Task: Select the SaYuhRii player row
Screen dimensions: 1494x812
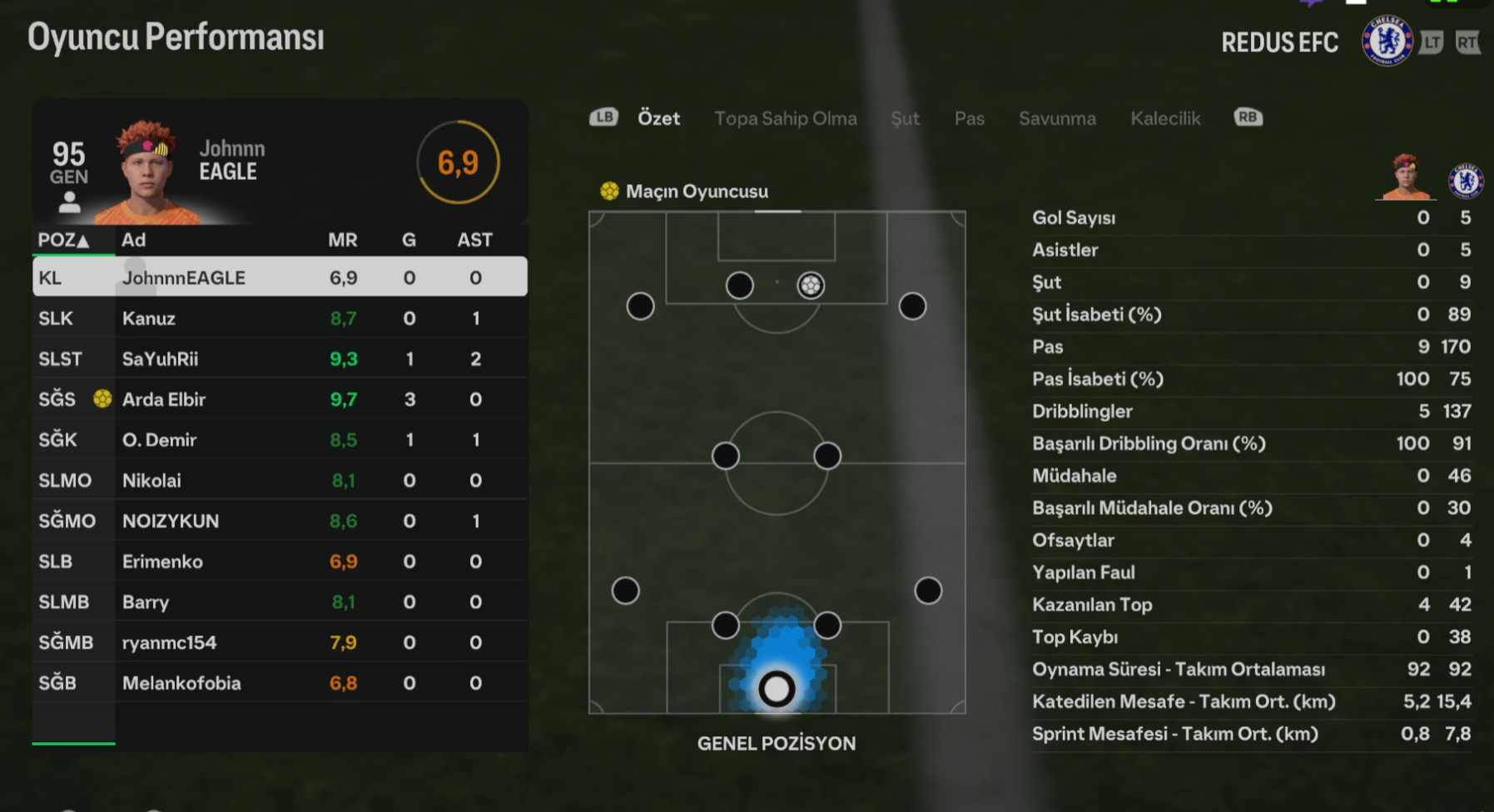Action: [x=280, y=359]
